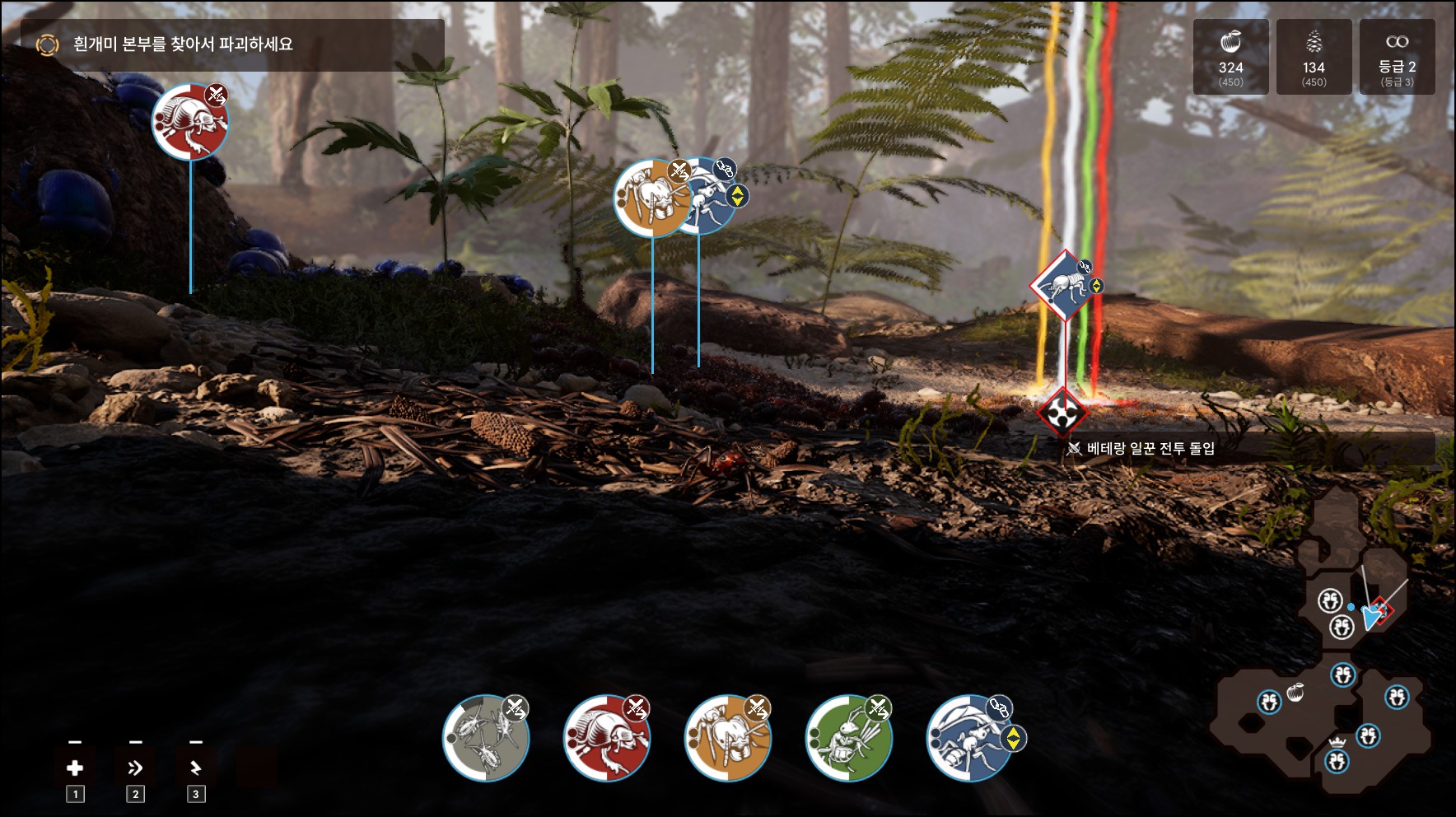Select the green legion in the bottom bar
The height and width of the screenshot is (817, 1456).
[x=849, y=738]
